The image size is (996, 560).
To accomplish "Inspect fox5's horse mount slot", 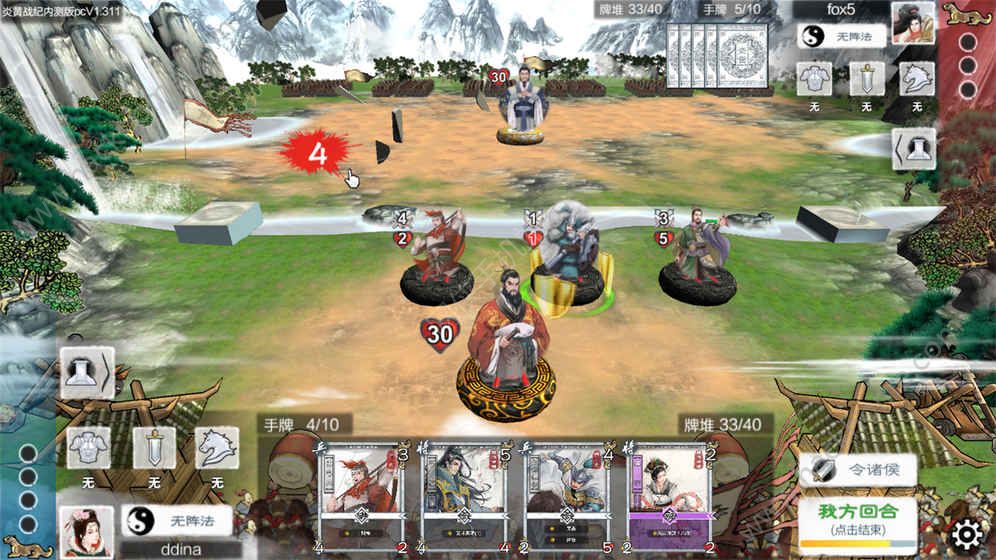I will tap(917, 79).
